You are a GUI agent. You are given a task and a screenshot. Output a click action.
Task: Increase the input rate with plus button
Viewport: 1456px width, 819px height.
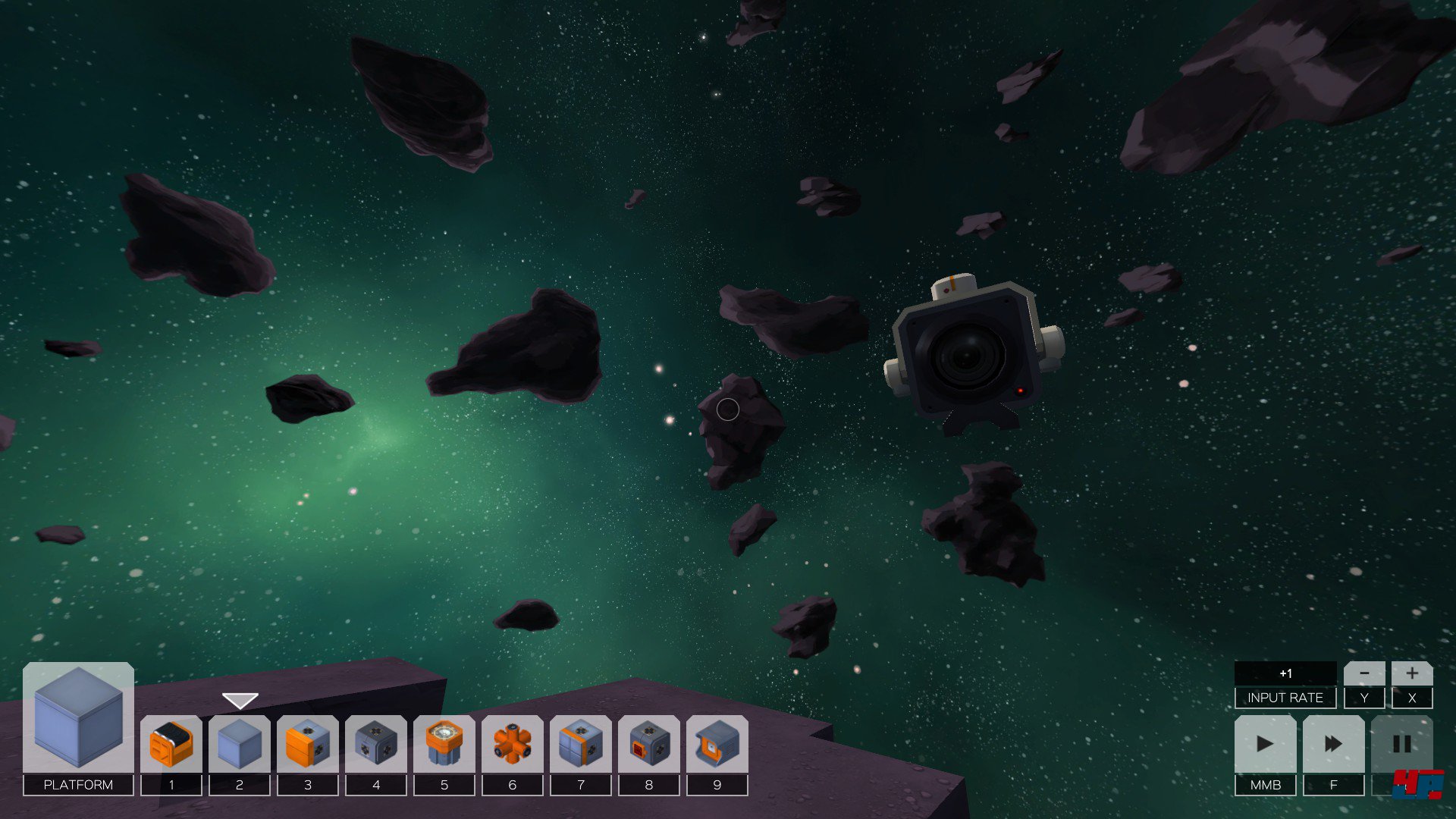[1412, 673]
